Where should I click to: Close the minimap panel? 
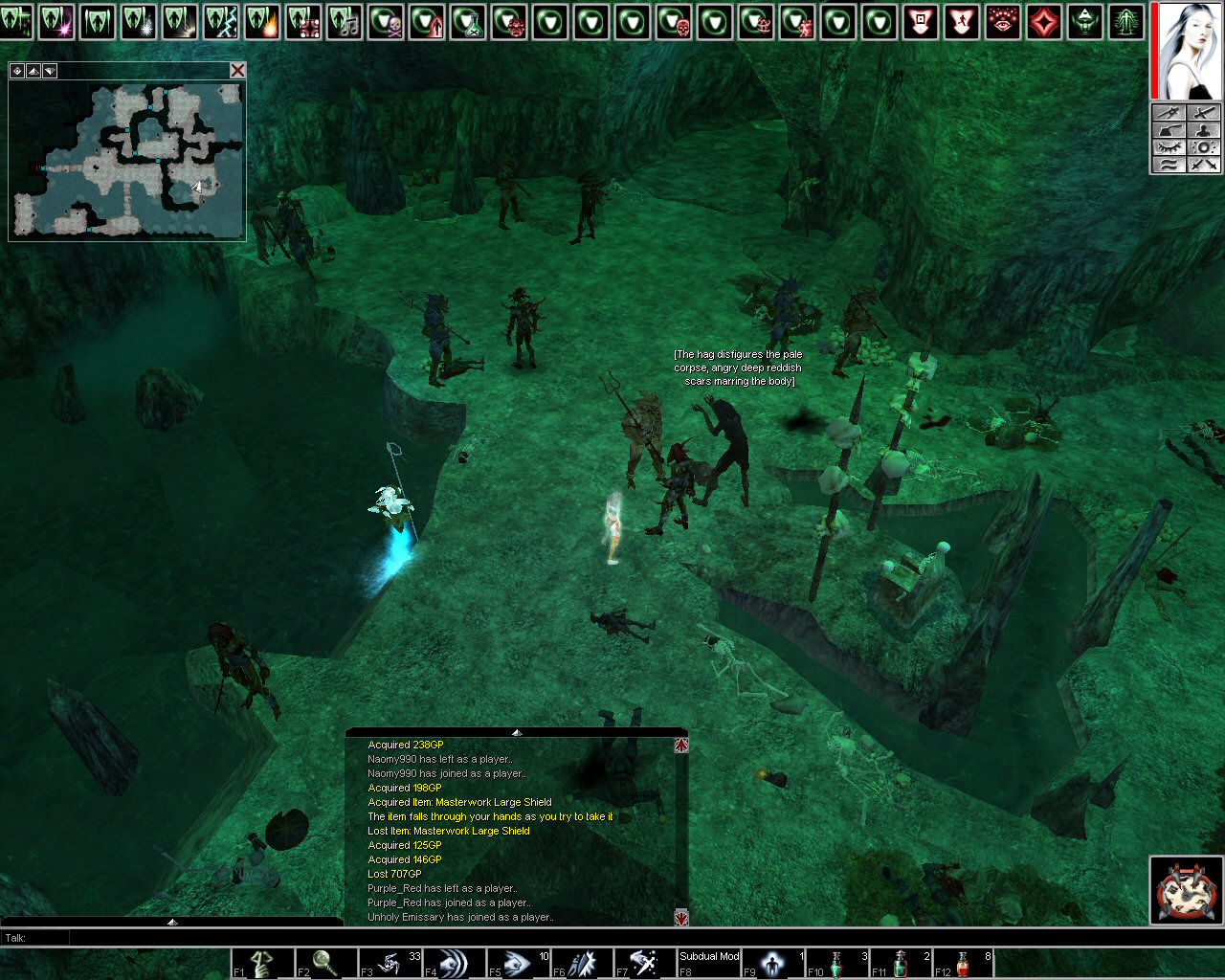pos(237,70)
